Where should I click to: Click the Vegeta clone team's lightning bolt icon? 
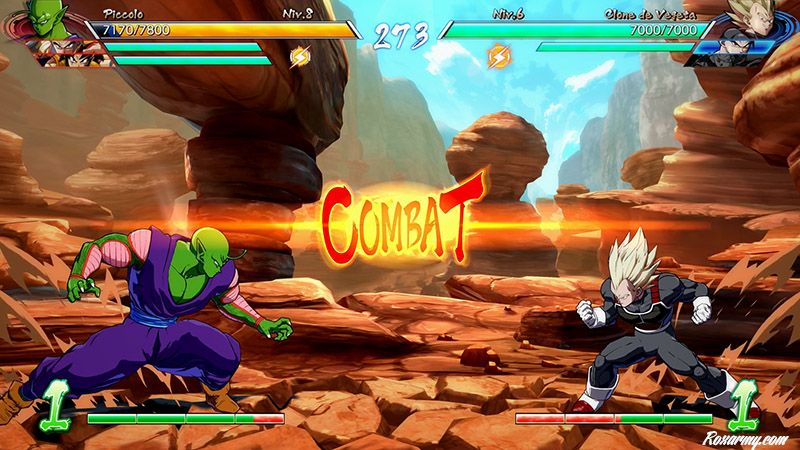coord(497,57)
